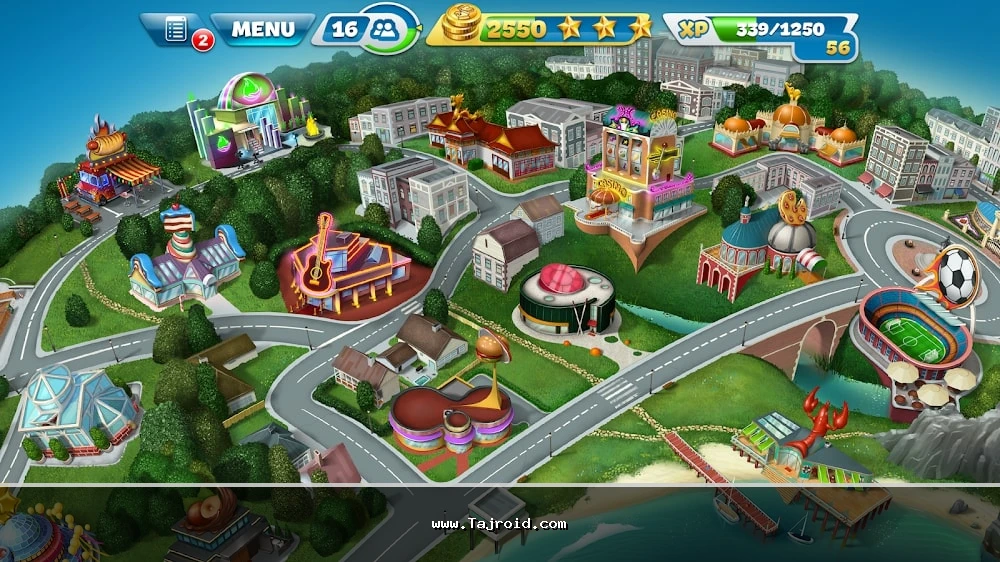Image resolution: width=1000 pixels, height=562 pixels.
Task: Open the task list with 2 notifications
Action: [x=178, y=30]
